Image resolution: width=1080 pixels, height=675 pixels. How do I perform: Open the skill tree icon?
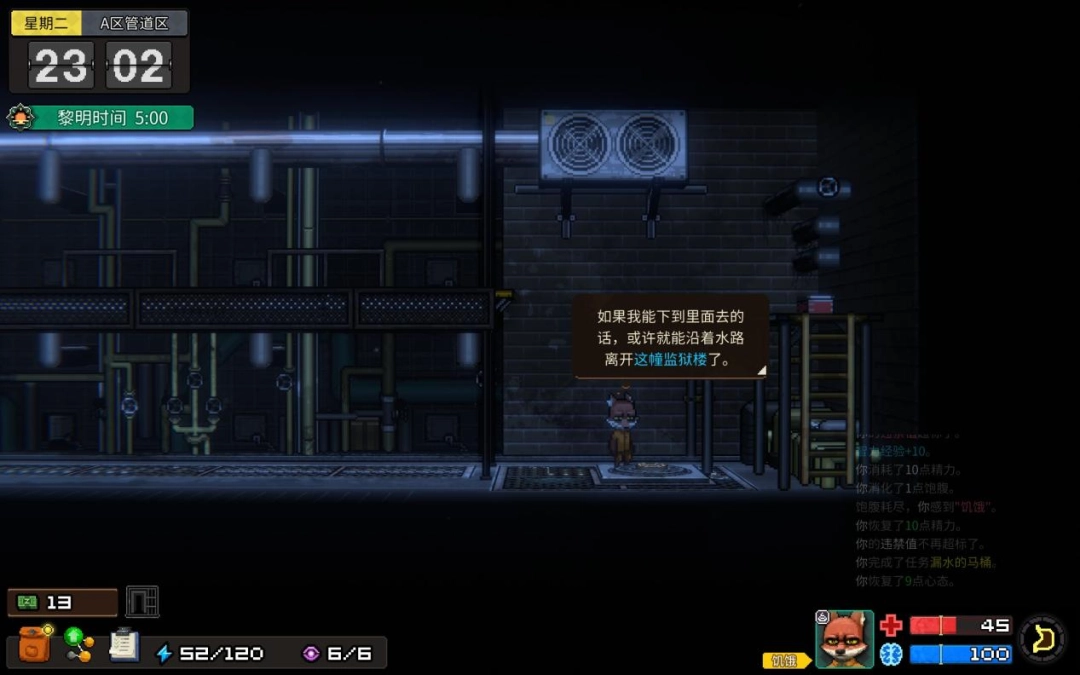click(79, 644)
